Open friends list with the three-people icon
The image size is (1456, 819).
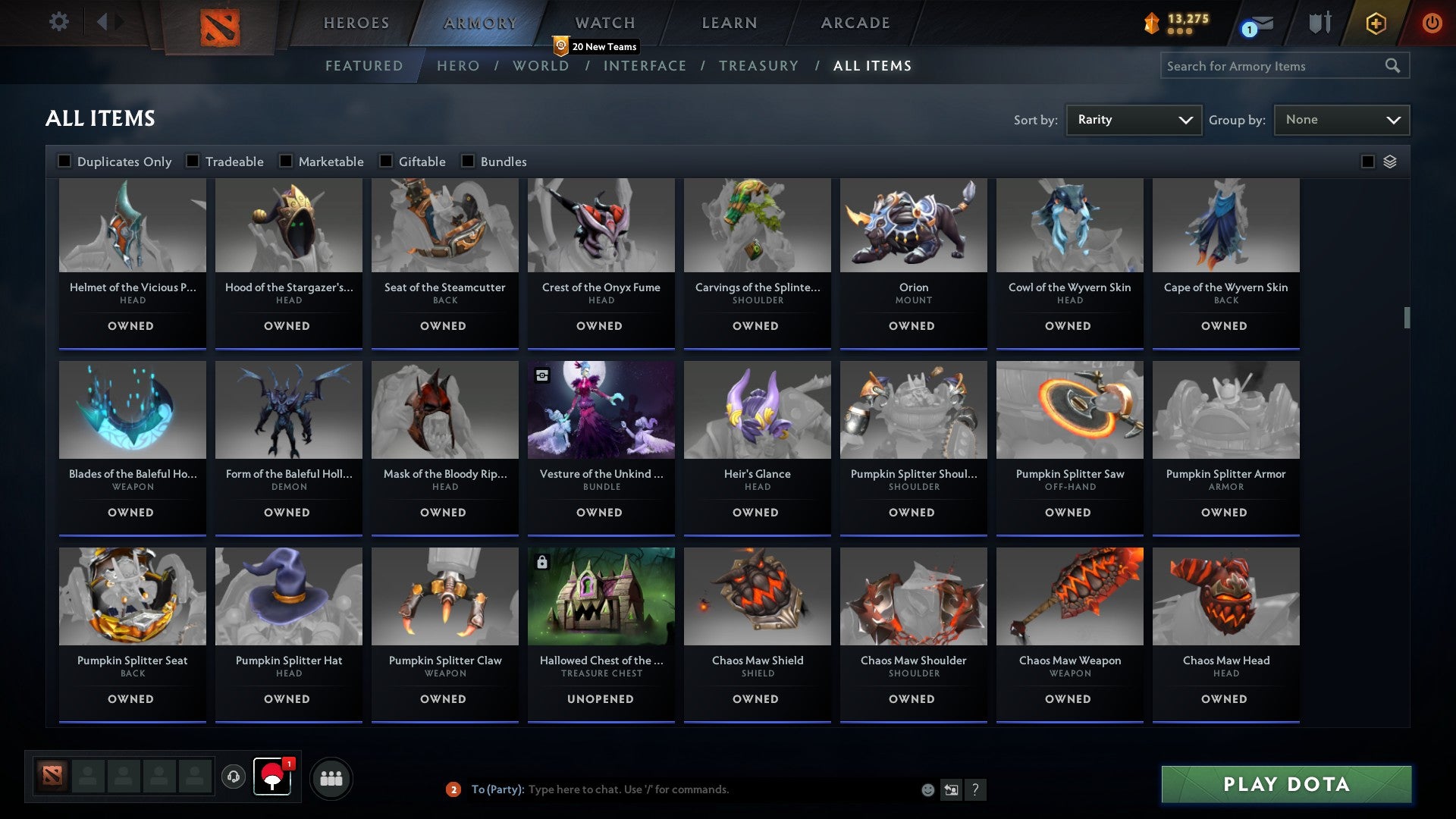click(331, 777)
